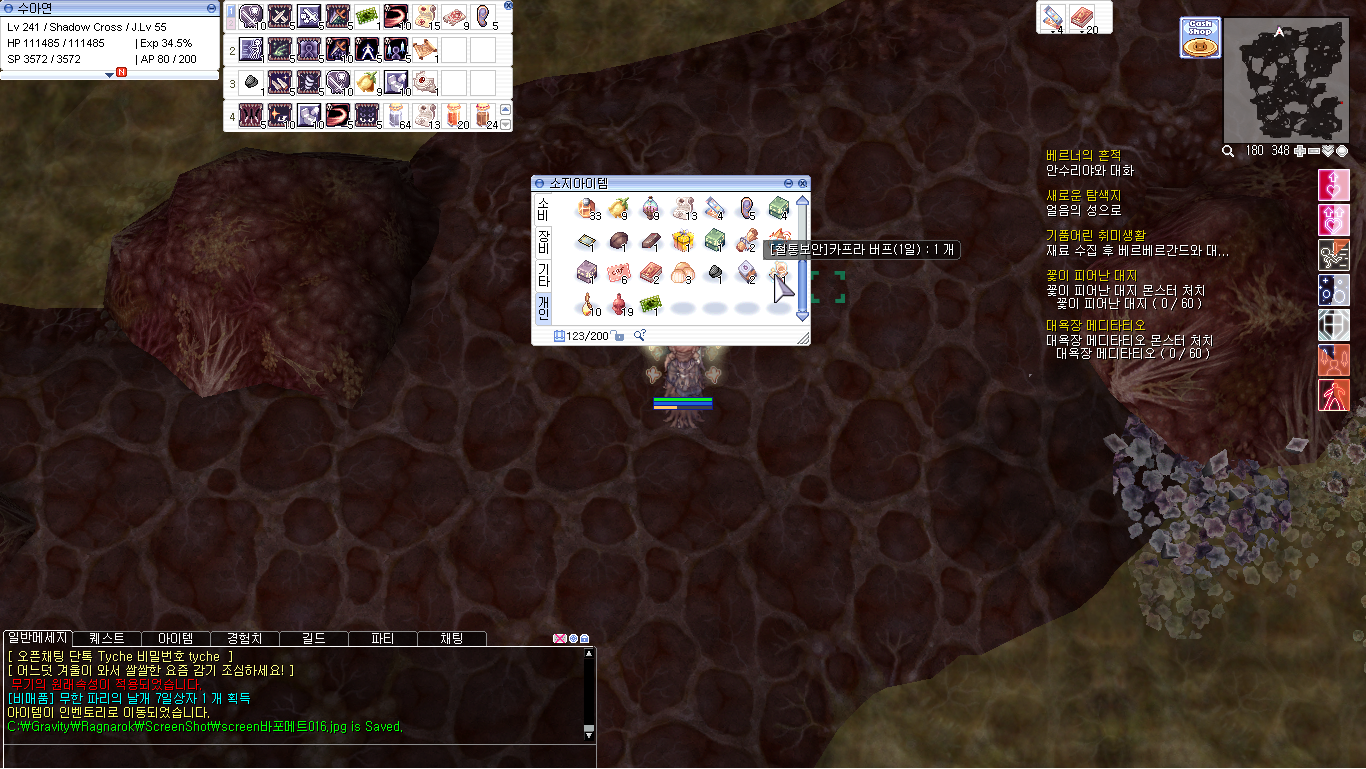The width and height of the screenshot is (1366, 769).
Task: Close the 소지아이템 inventory window
Action: tap(803, 184)
